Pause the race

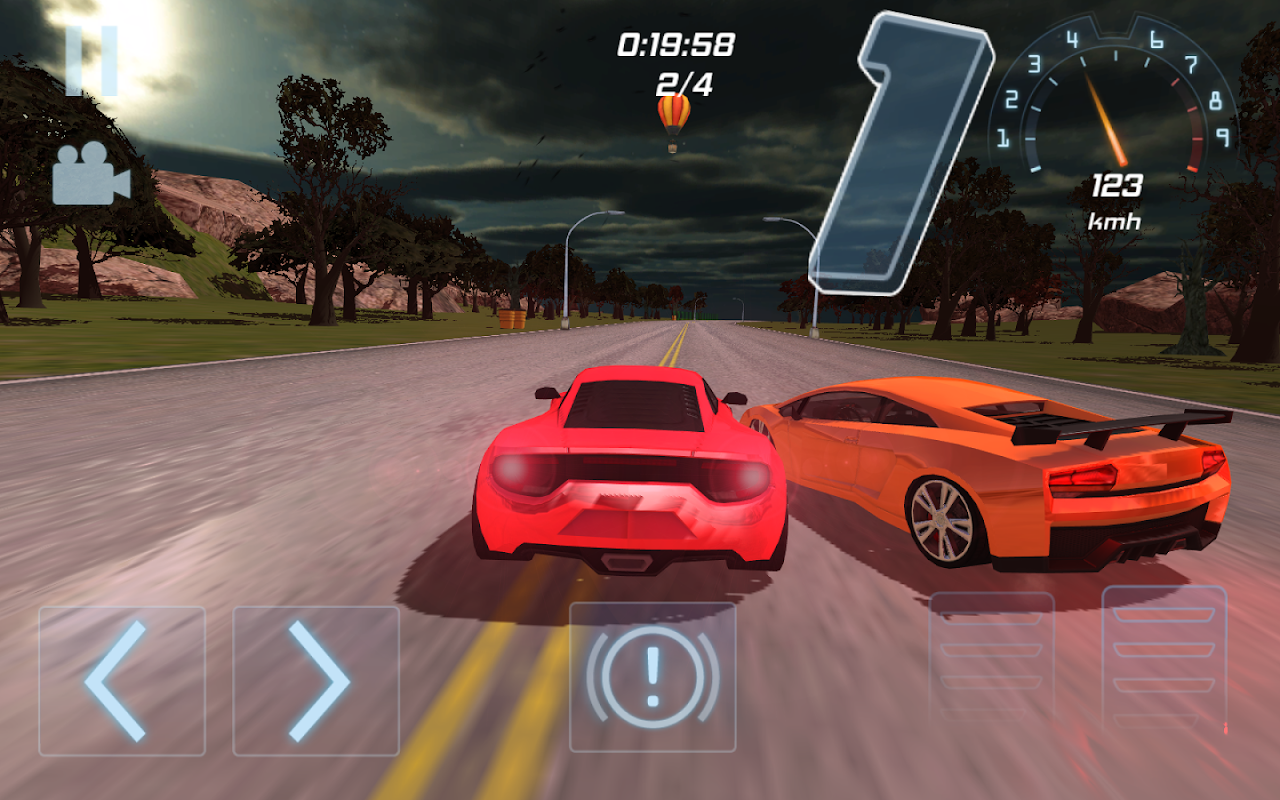click(92, 61)
